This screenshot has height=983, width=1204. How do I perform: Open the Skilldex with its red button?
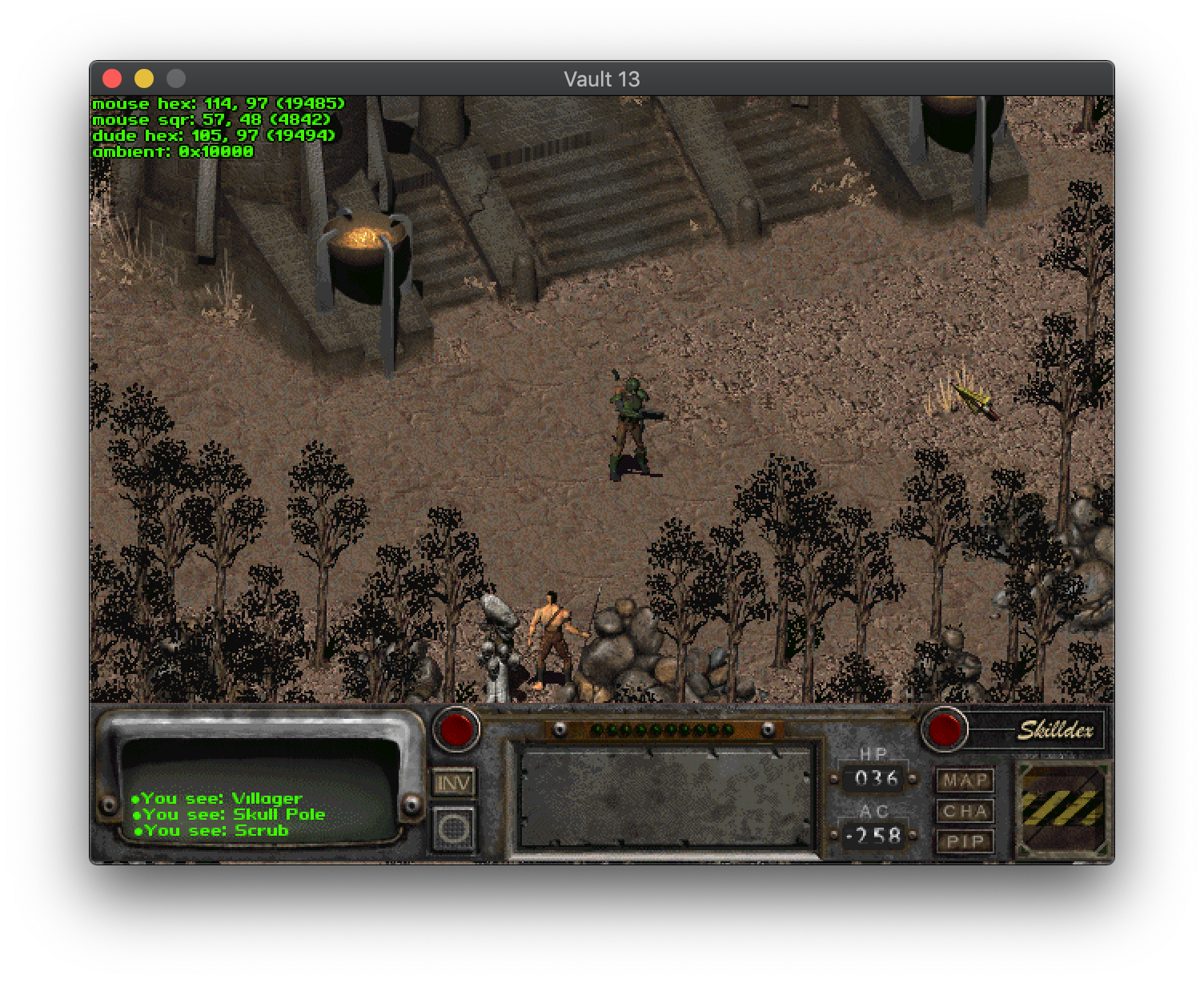pyautogui.click(x=943, y=729)
